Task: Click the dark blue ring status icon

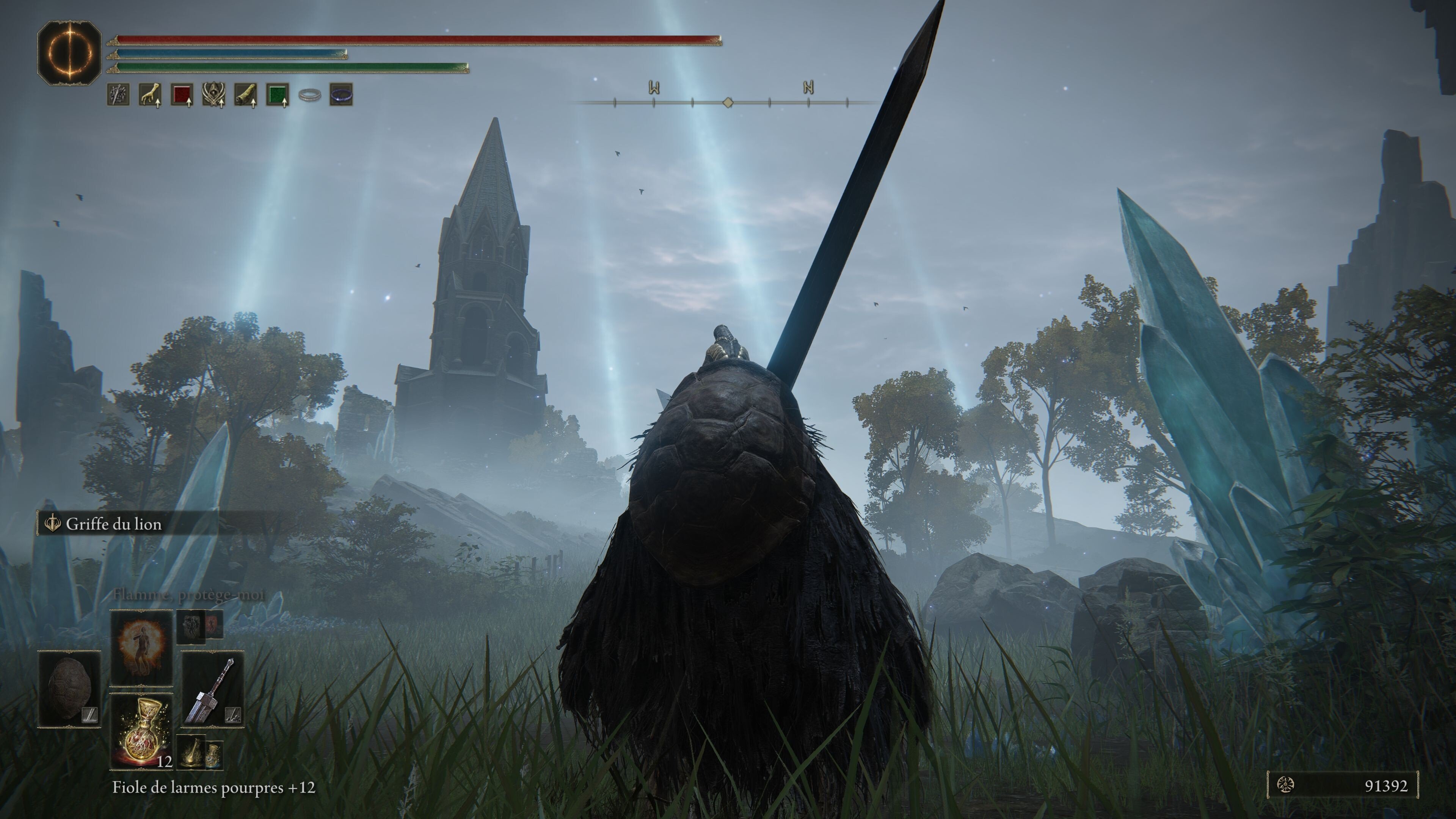Action: click(x=341, y=95)
